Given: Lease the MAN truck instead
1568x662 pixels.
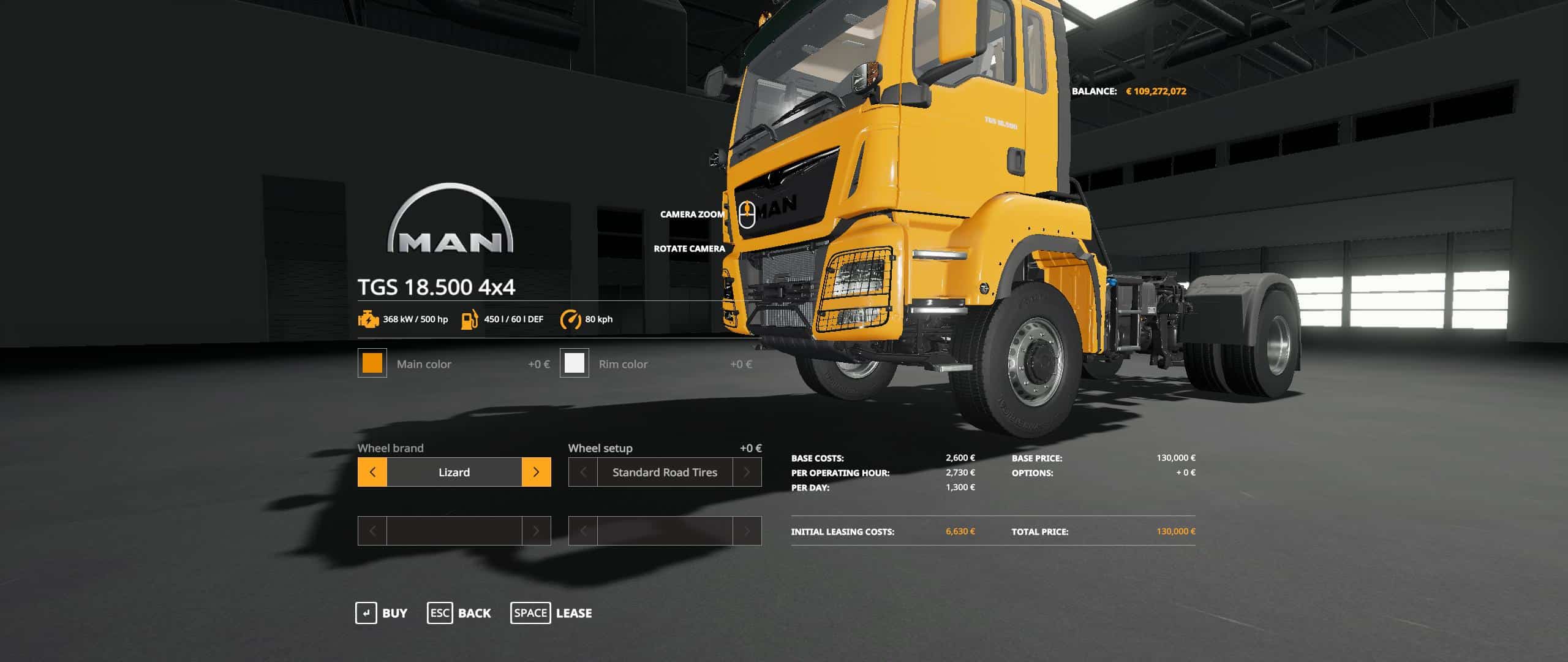Looking at the screenshot, I should (x=551, y=613).
